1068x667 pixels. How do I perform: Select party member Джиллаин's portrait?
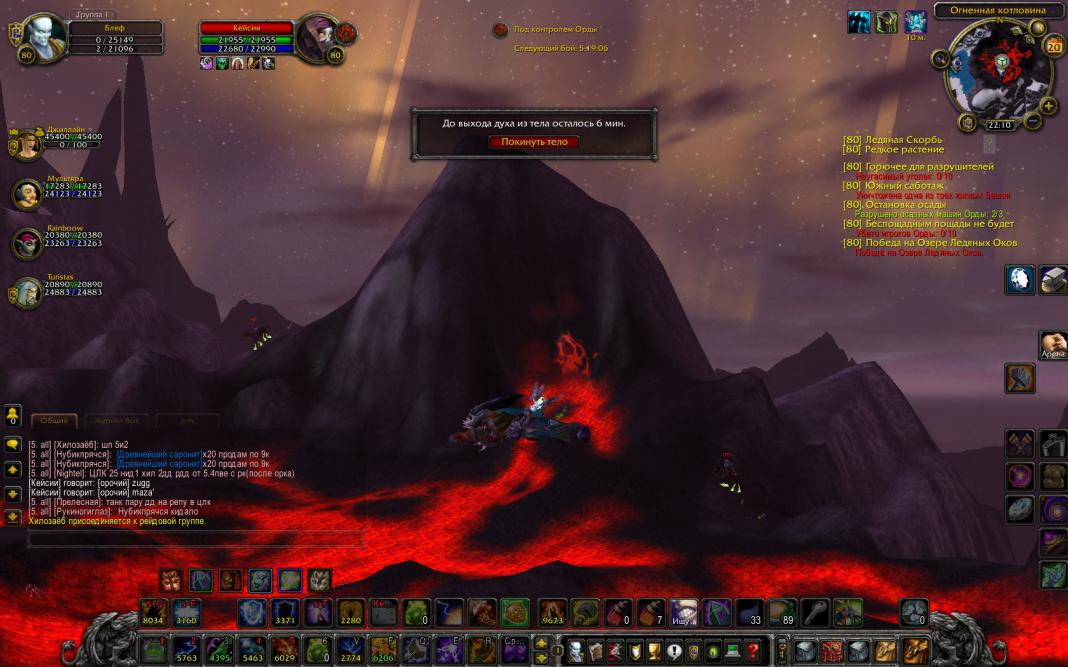pos(24,145)
